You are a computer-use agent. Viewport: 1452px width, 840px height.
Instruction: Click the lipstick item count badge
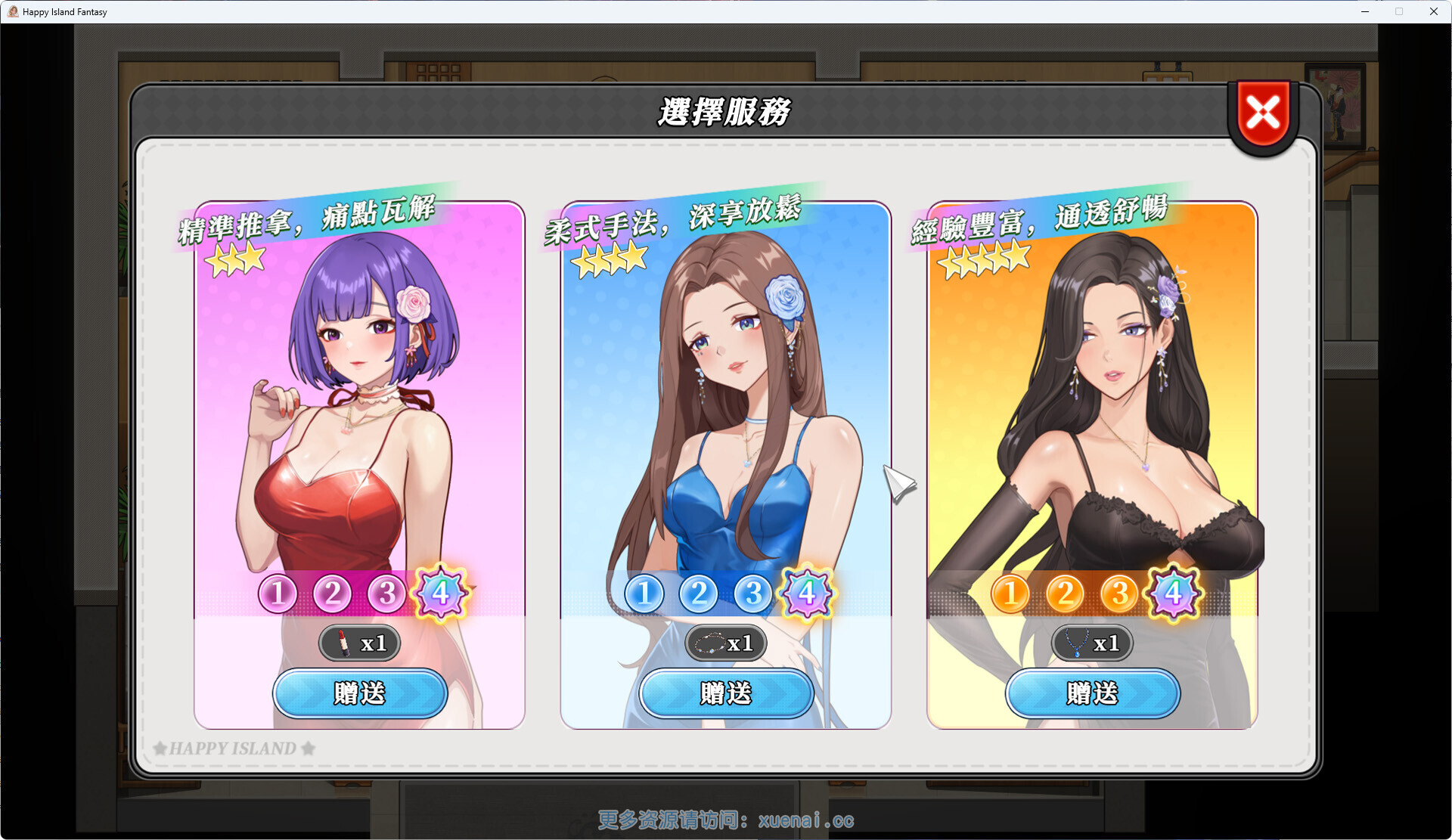click(x=360, y=643)
